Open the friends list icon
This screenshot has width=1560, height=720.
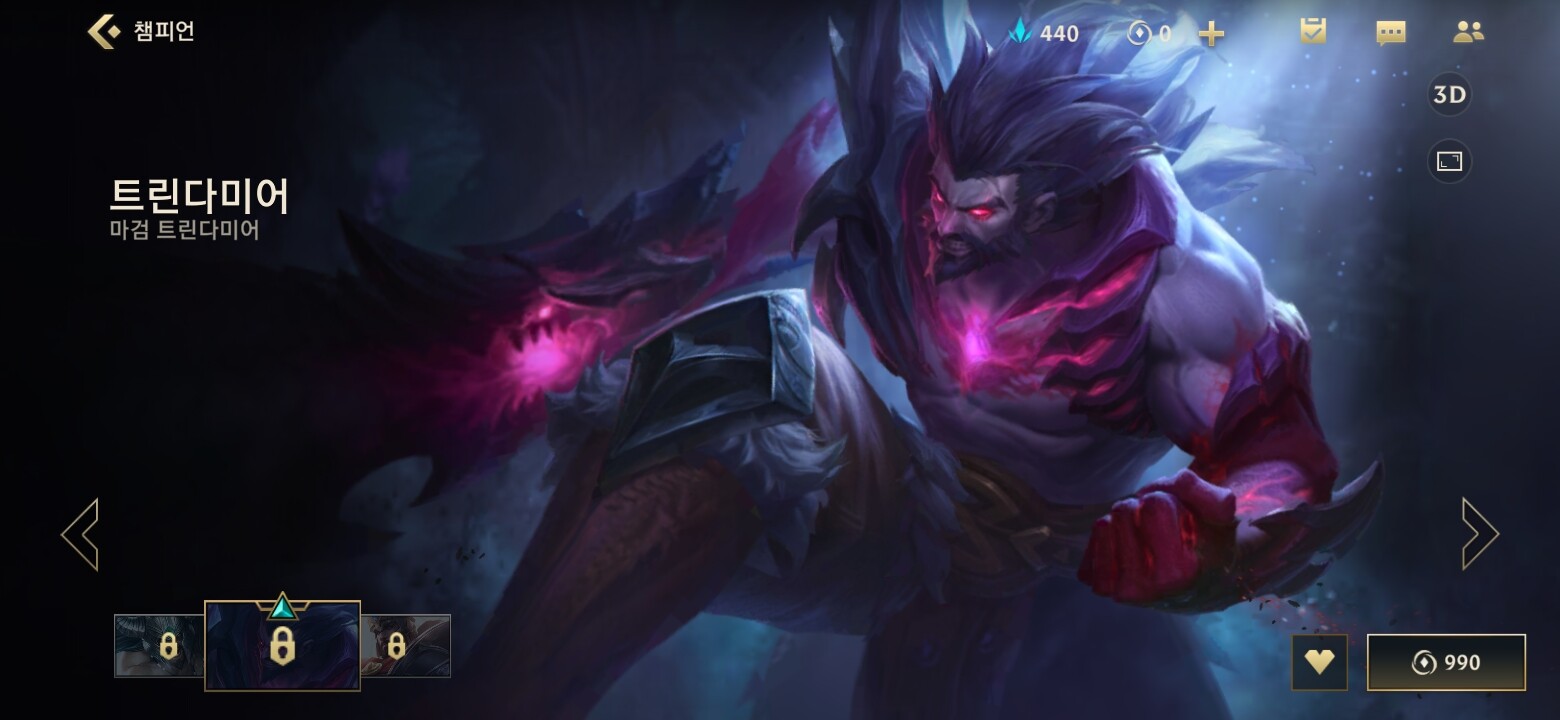tap(1468, 32)
